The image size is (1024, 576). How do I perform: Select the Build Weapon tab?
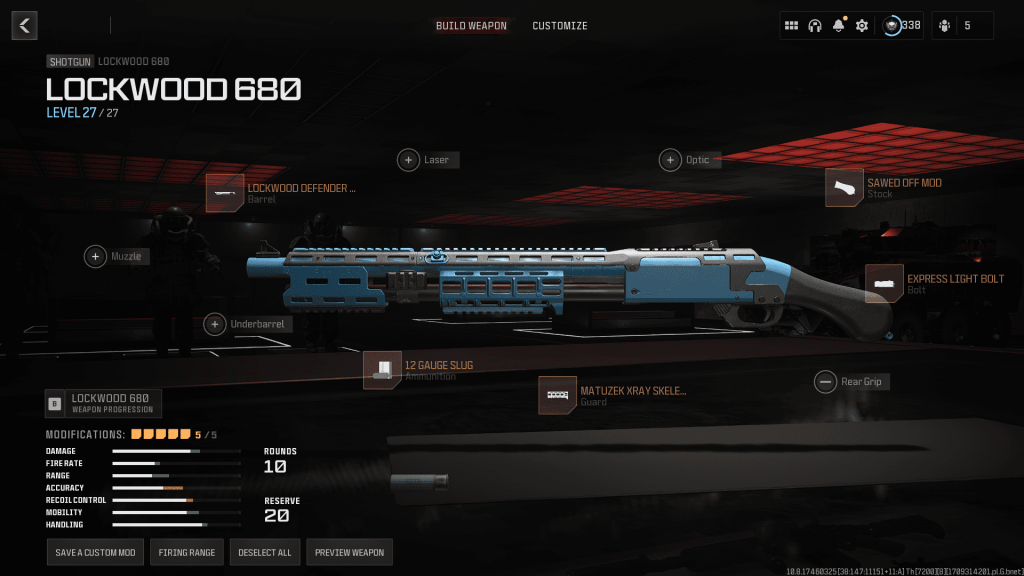471,26
